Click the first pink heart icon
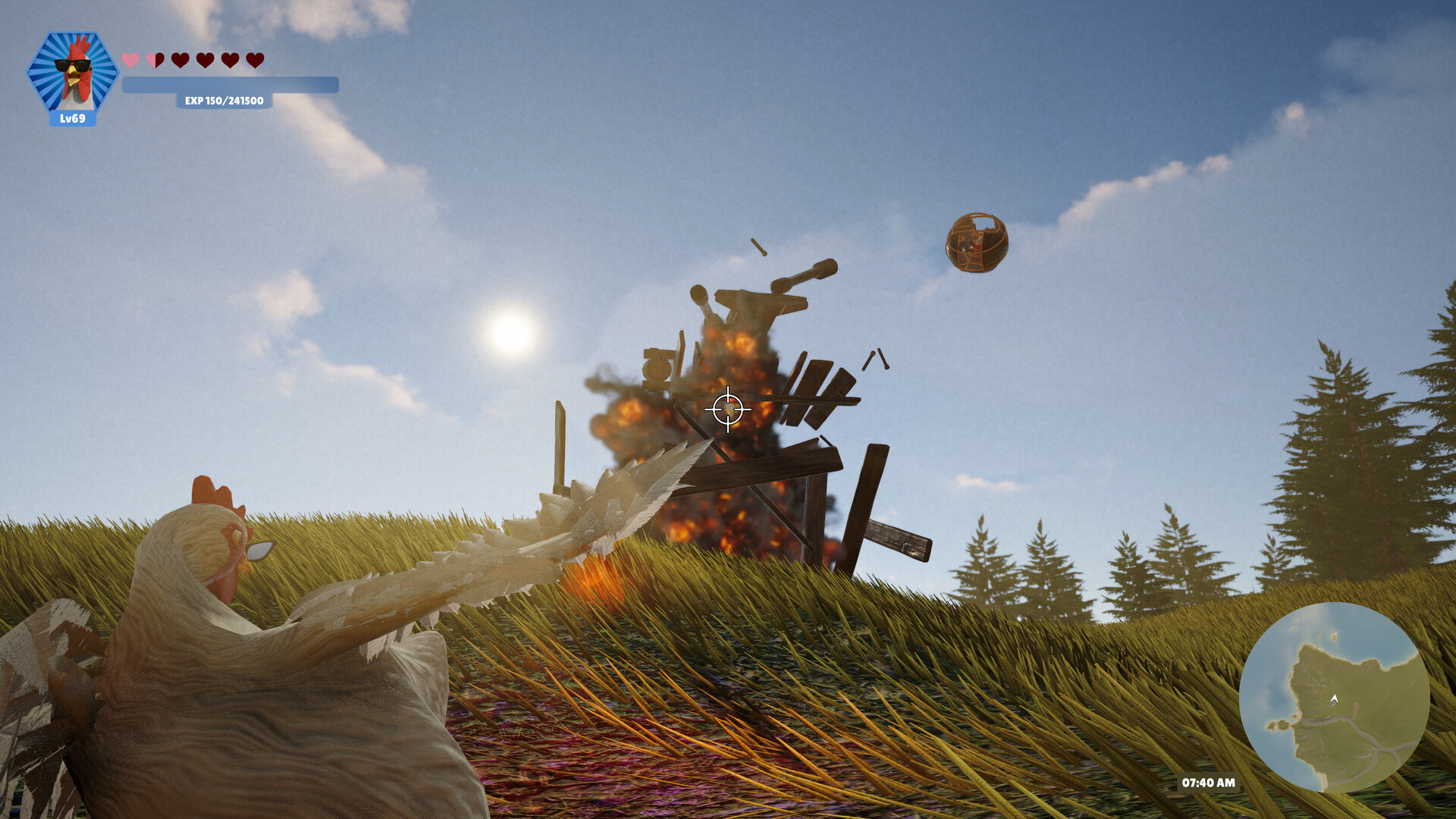This screenshot has height=819, width=1456. coord(130,59)
